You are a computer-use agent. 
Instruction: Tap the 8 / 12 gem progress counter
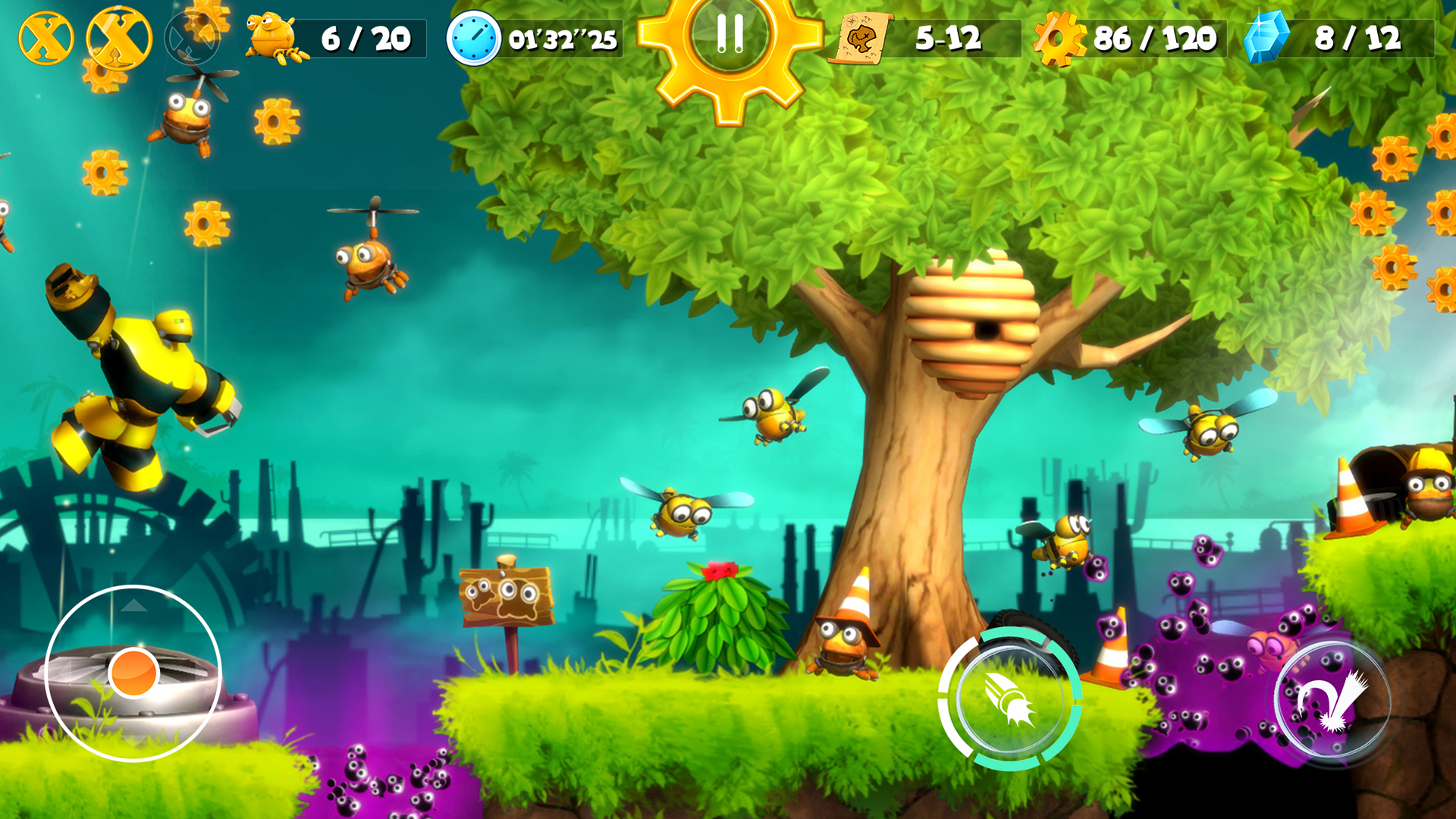click(1357, 36)
